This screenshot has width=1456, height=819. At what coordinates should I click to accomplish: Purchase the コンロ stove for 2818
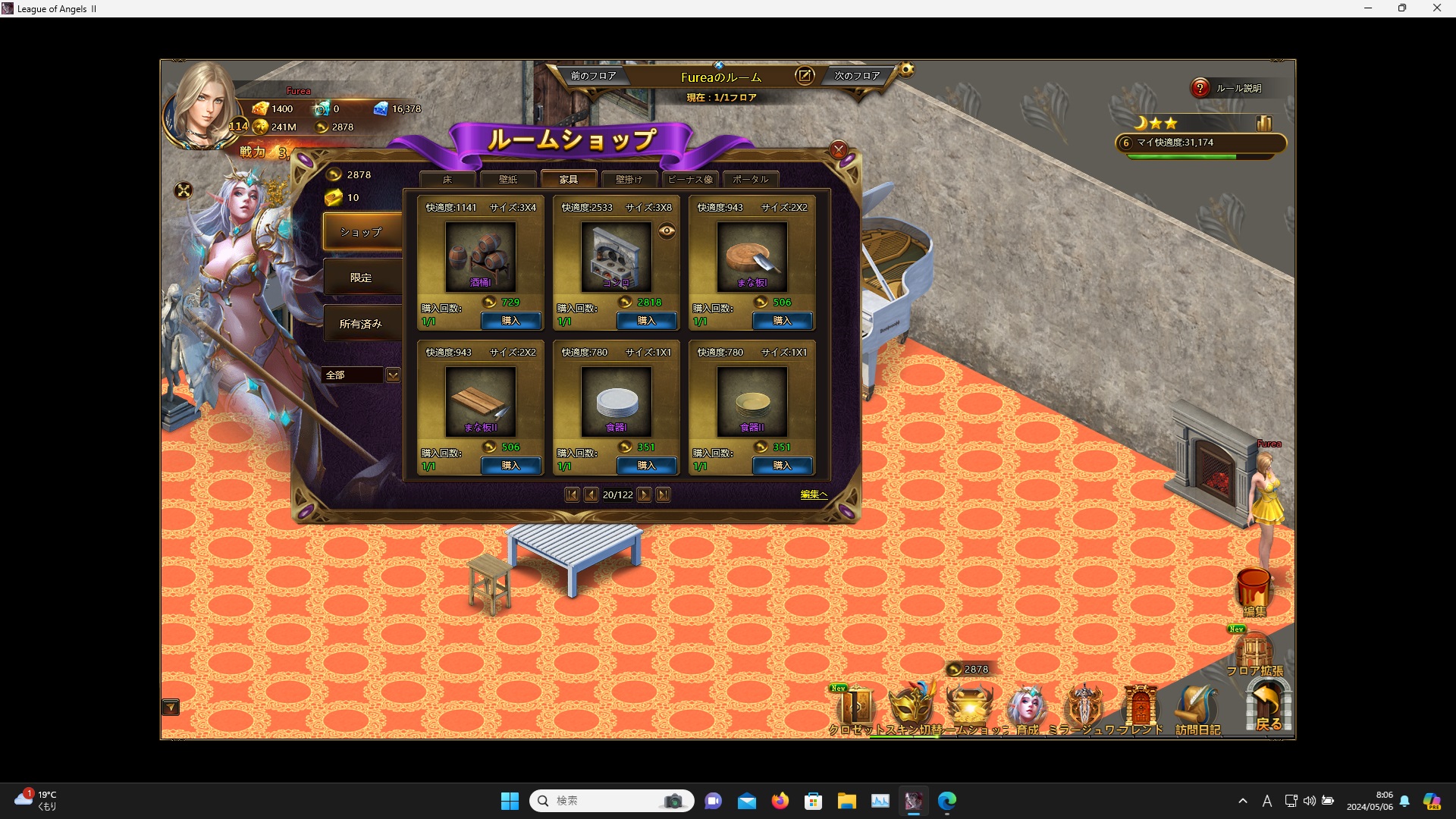646,321
